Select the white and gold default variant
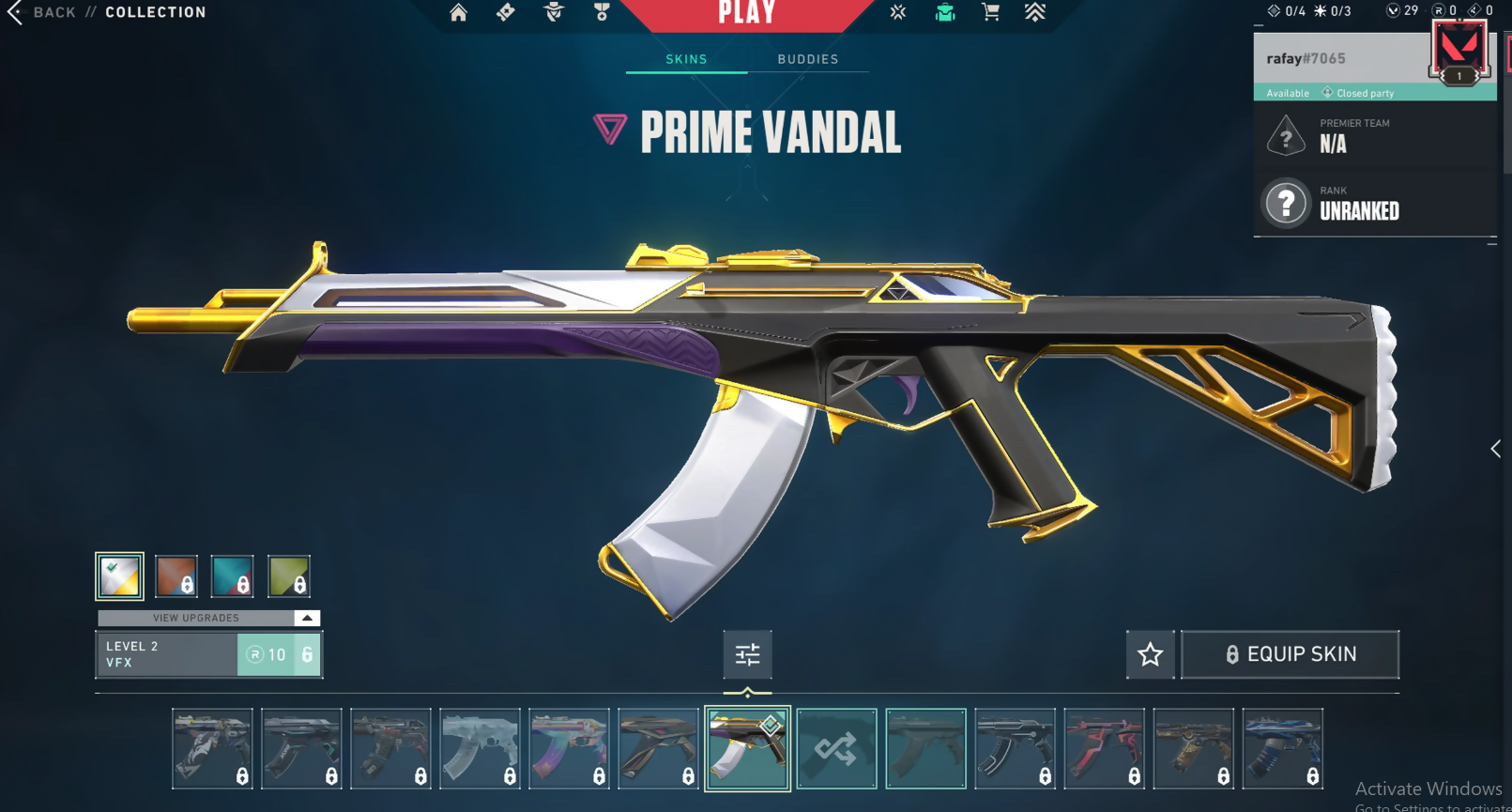 click(x=120, y=575)
